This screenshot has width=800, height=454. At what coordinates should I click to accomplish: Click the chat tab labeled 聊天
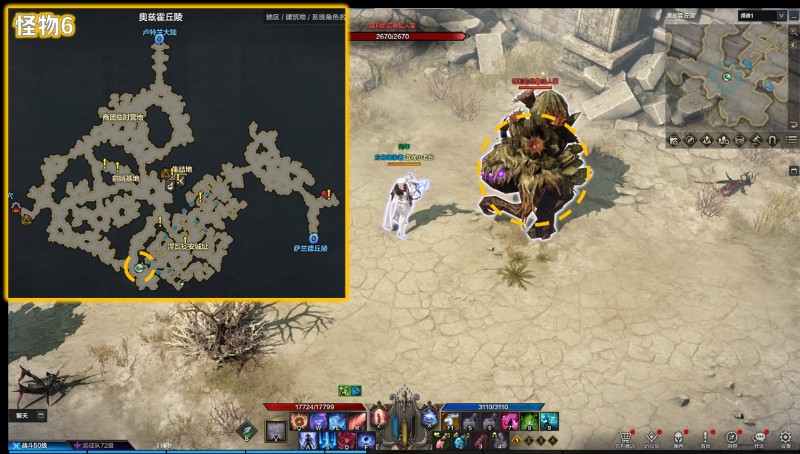[22, 414]
